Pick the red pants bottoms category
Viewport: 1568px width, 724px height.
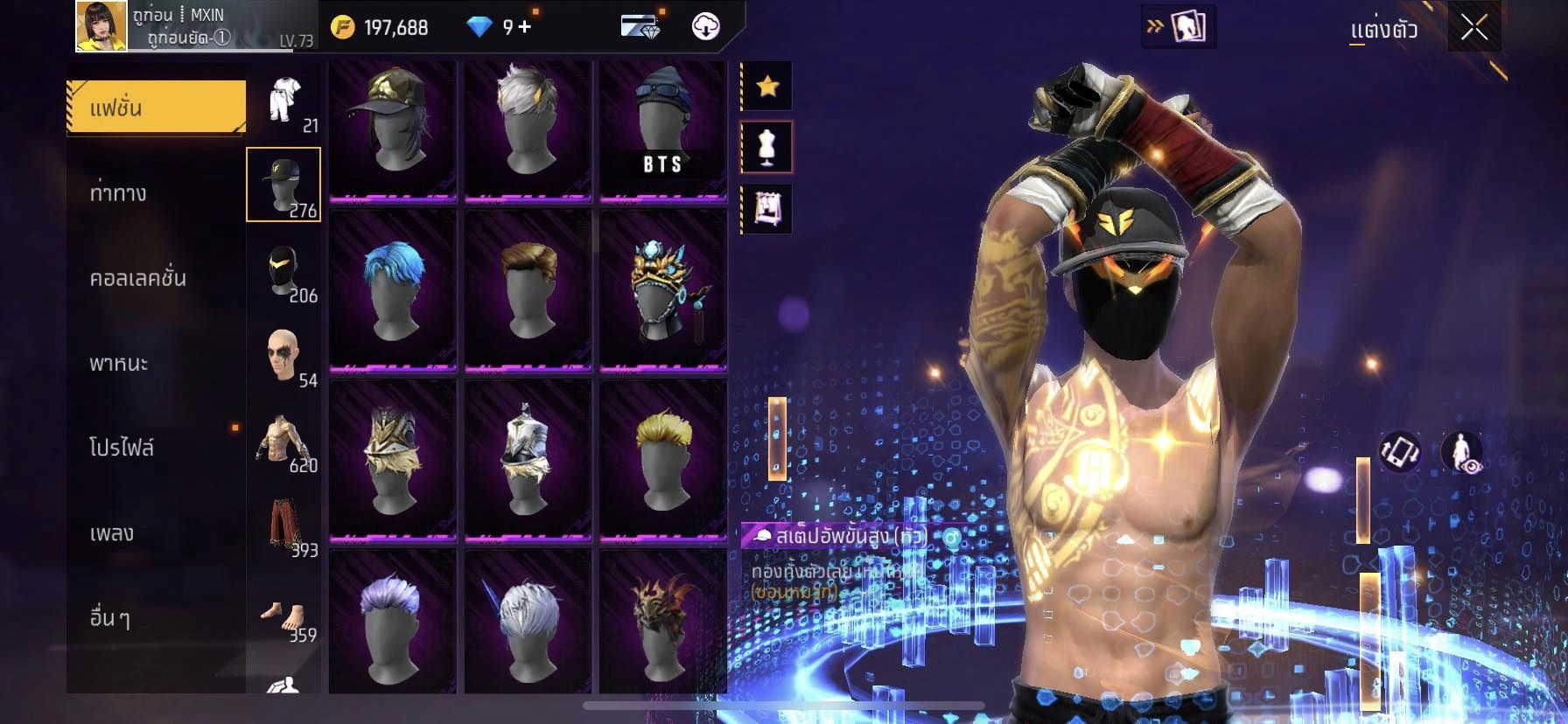284,525
